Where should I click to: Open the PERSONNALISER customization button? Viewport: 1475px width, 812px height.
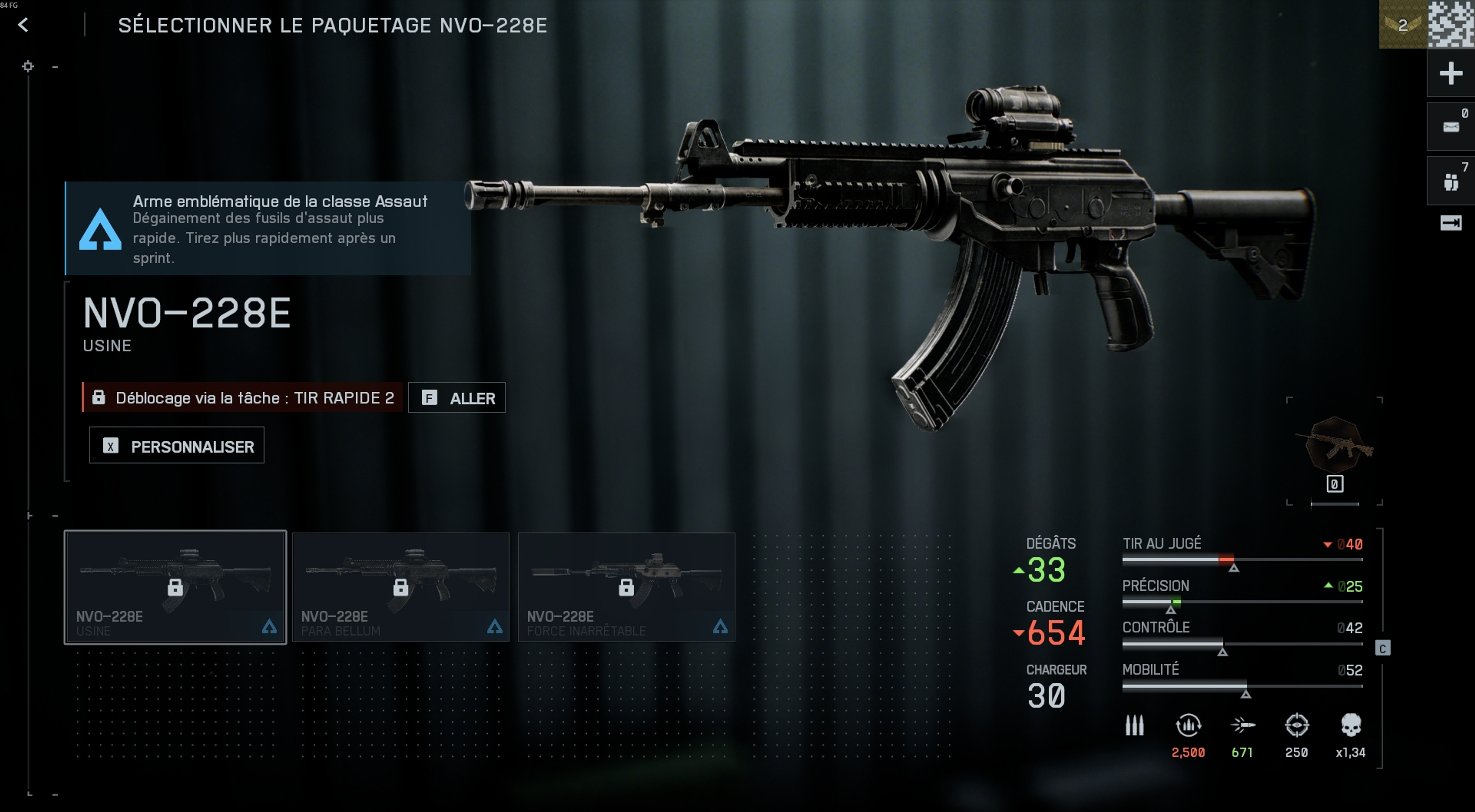point(176,446)
